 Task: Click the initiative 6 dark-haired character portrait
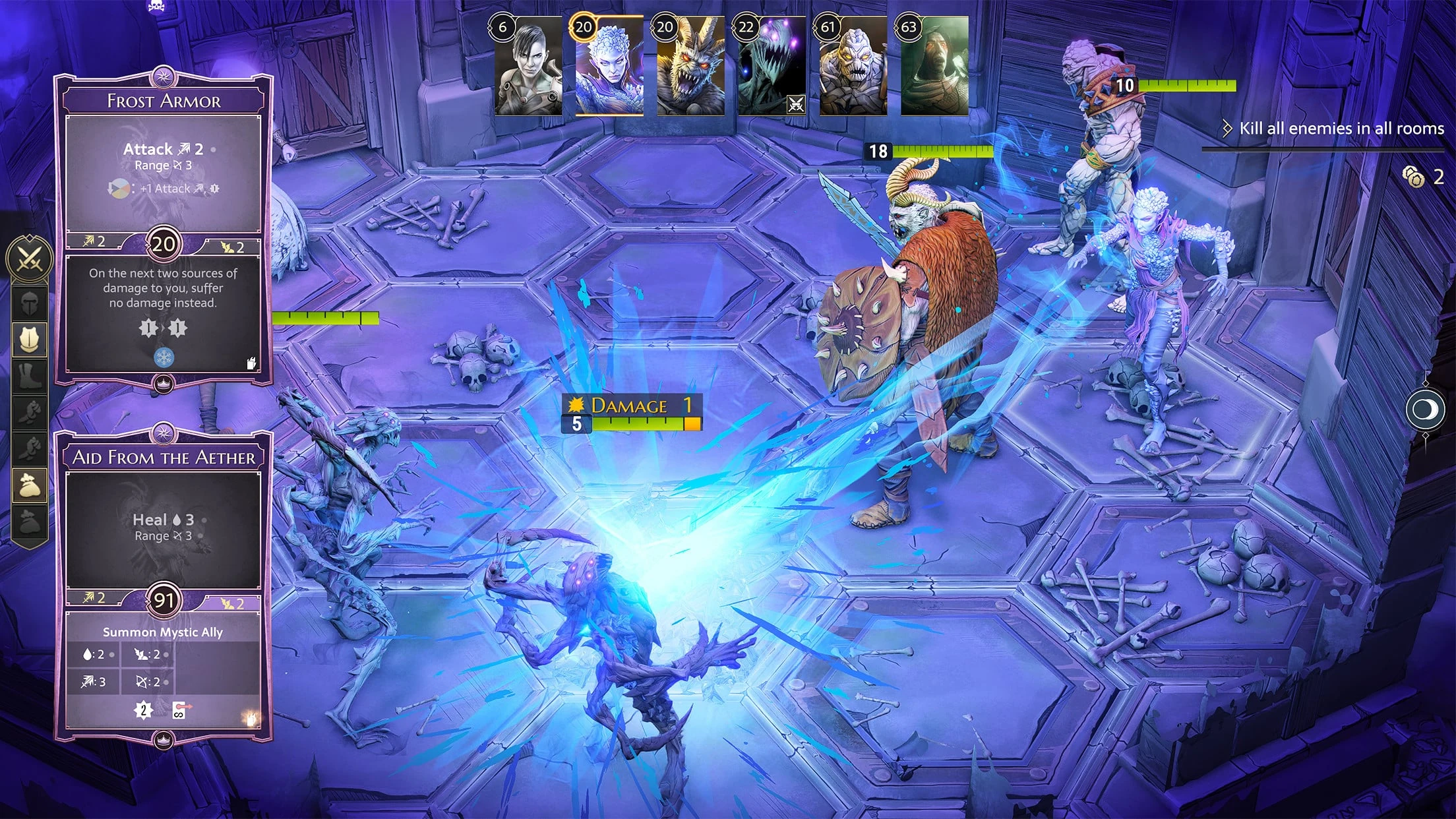529,67
